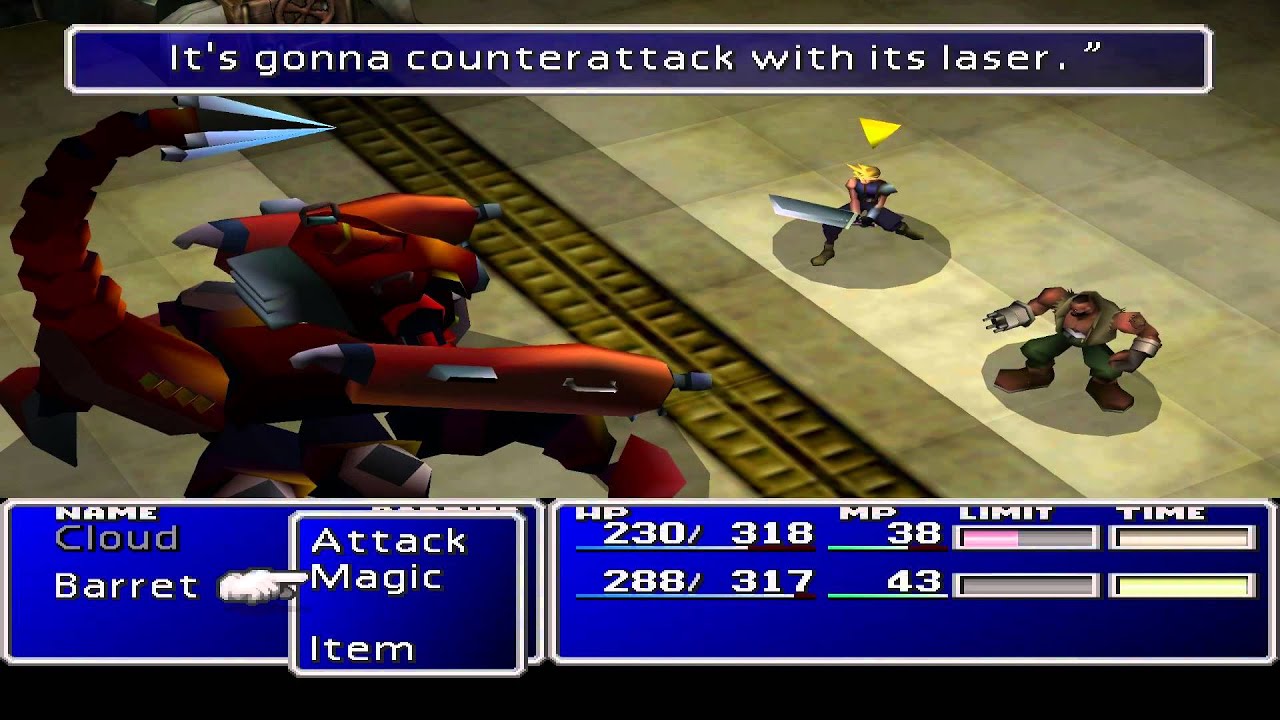The image size is (1280, 720).
Task: Choose the Attack command
Action: pyautogui.click(x=388, y=541)
